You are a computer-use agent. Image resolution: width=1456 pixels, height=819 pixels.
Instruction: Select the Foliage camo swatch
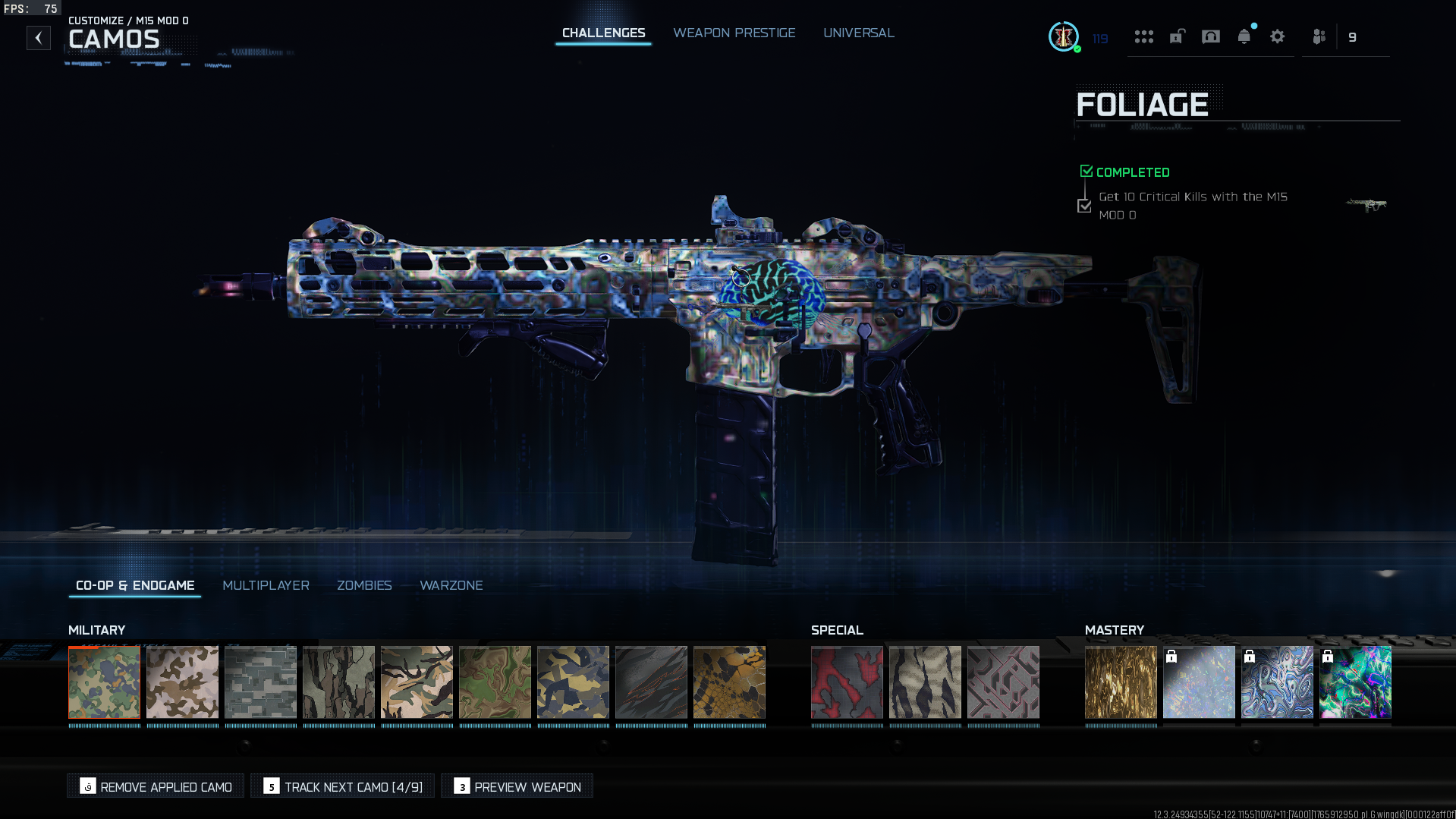coord(105,682)
